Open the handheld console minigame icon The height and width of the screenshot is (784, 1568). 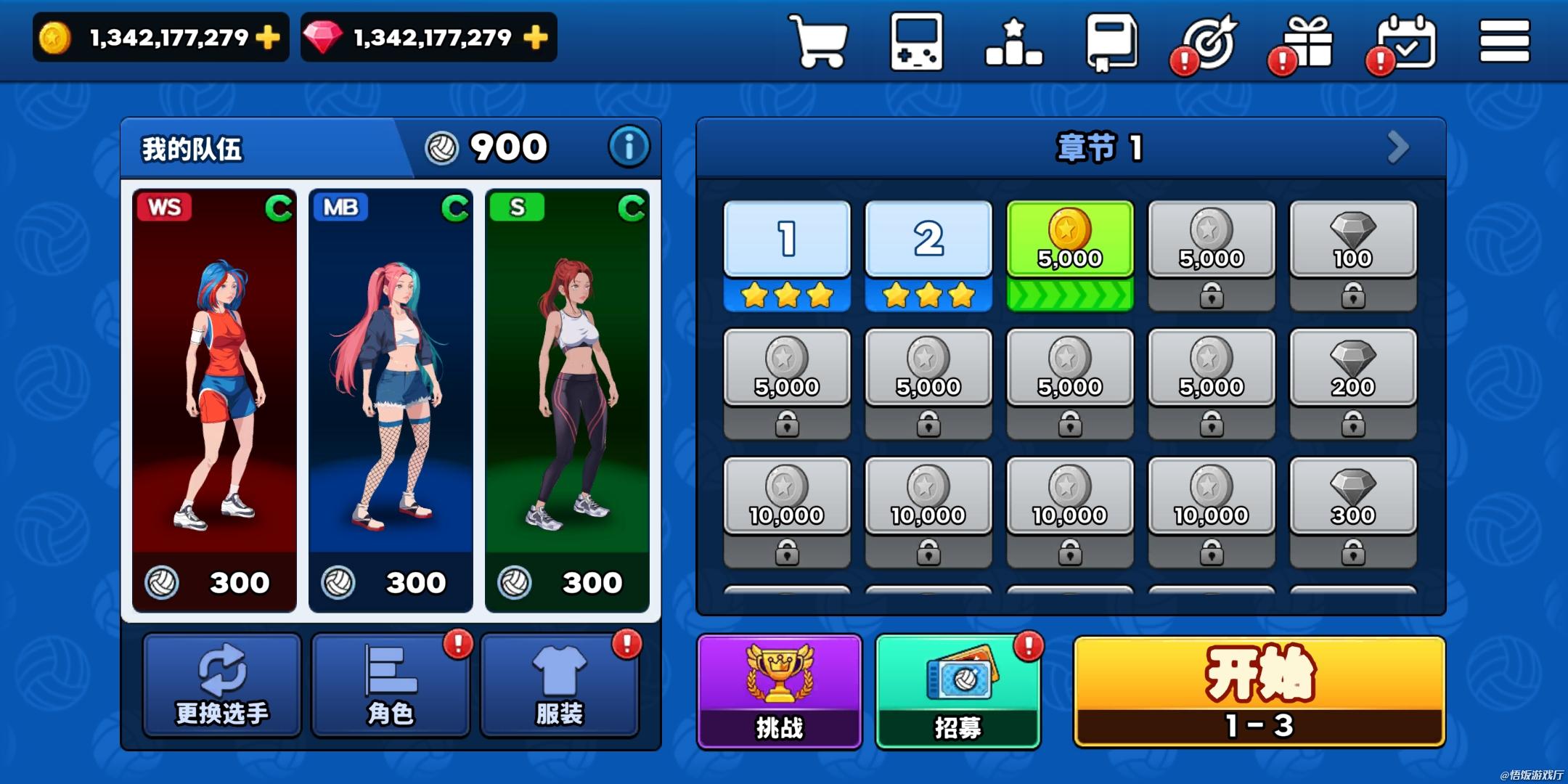point(917,42)
